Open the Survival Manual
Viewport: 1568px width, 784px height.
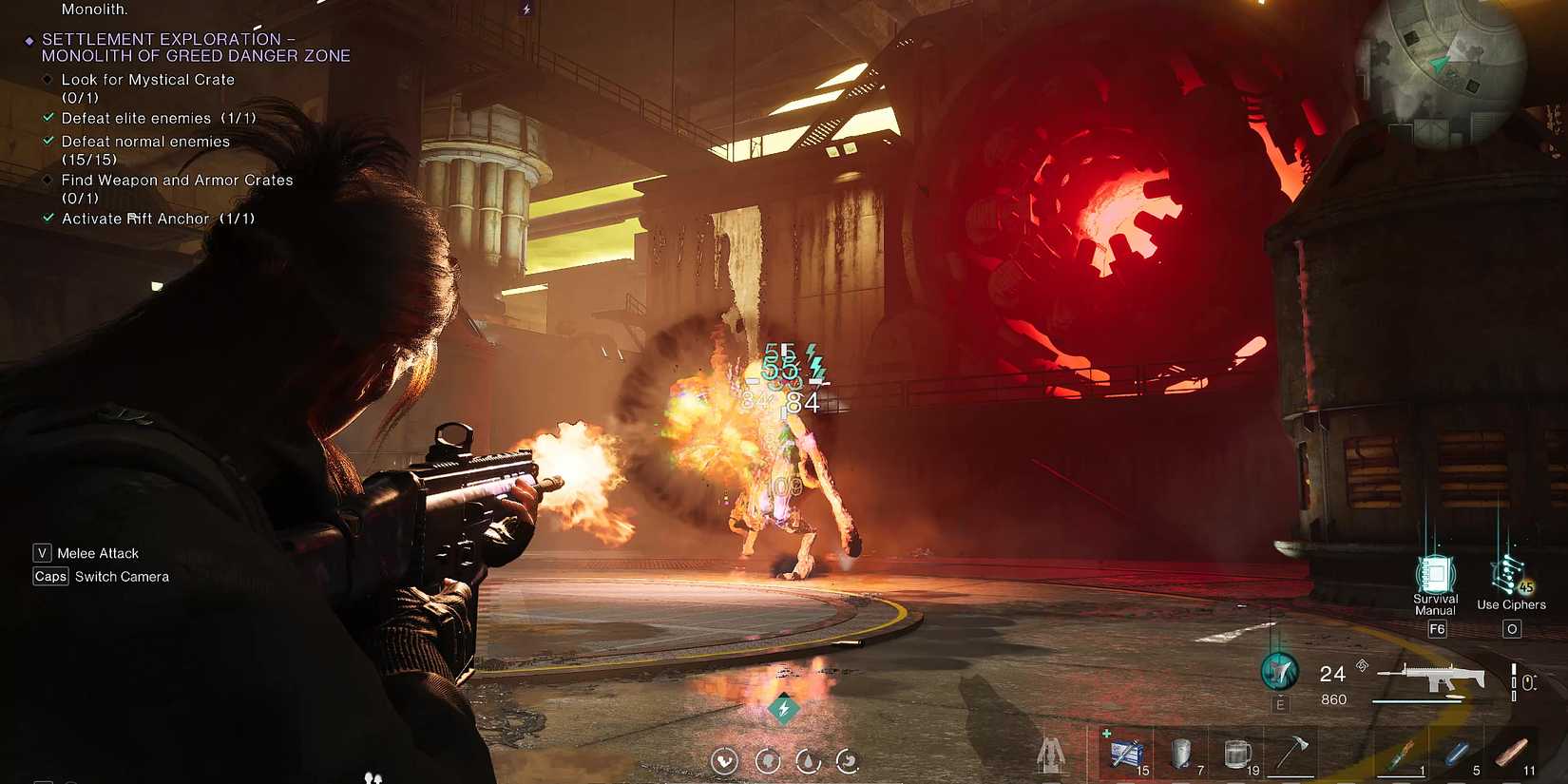pos(1435,578)
